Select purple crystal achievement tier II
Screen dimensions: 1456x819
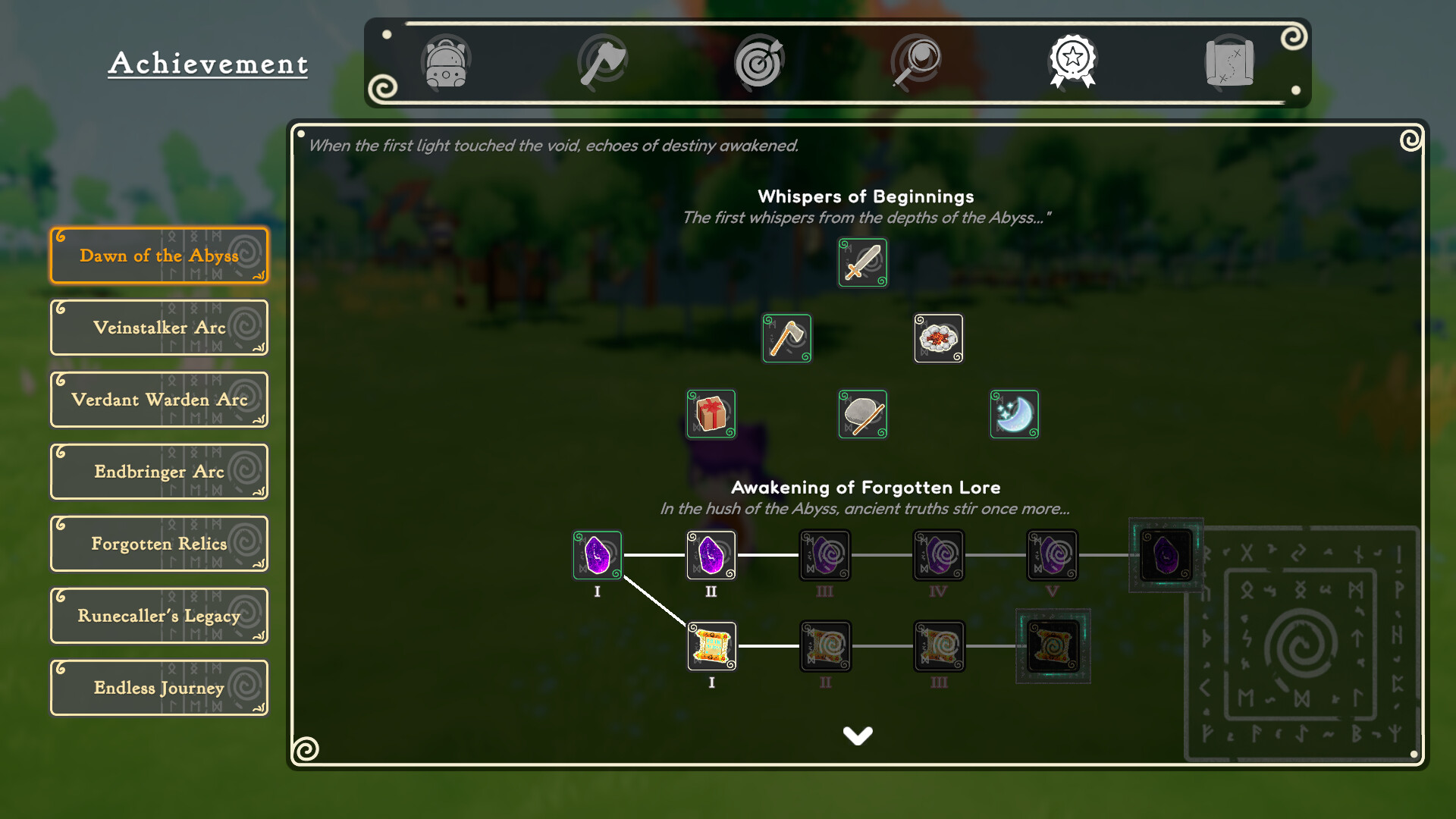(711, 555)
